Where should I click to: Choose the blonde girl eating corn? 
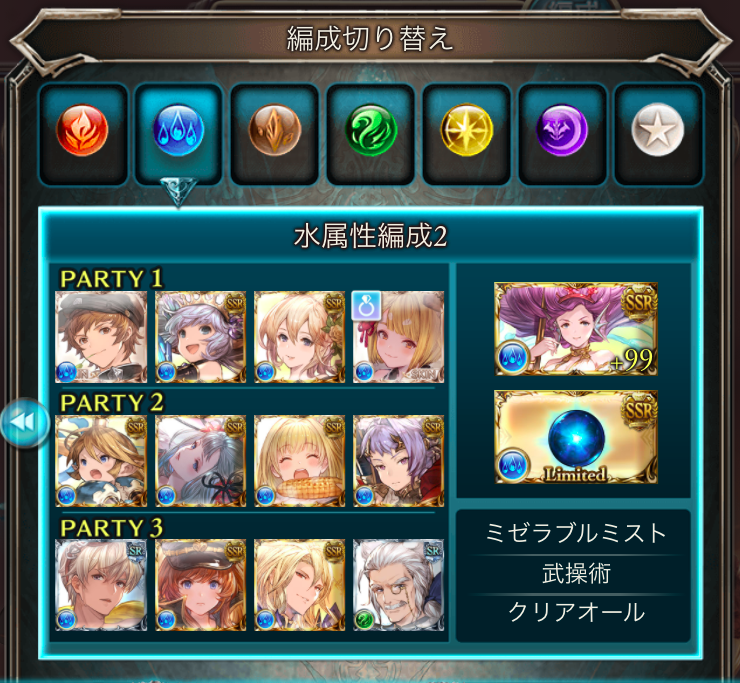[x=300, y=461]
